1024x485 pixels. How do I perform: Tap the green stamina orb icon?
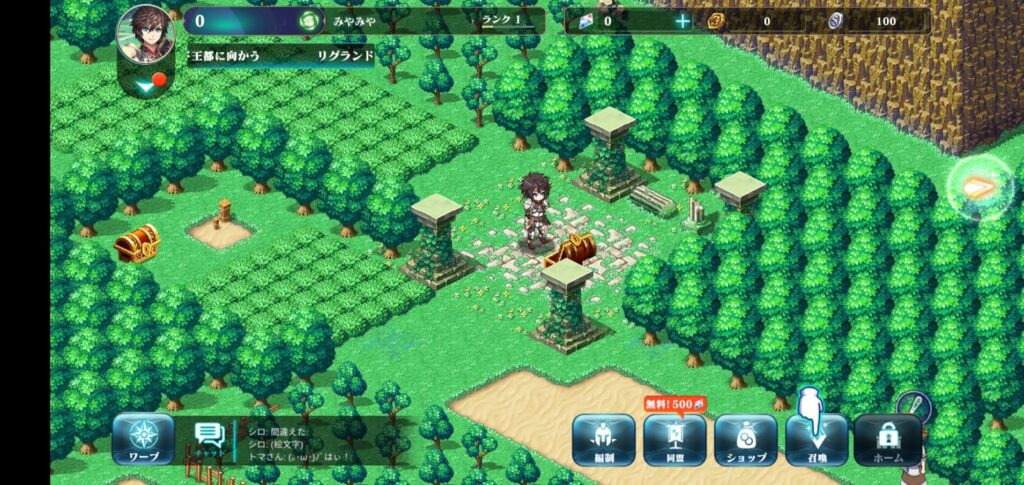pyautogui.click(x=311, y=21)
